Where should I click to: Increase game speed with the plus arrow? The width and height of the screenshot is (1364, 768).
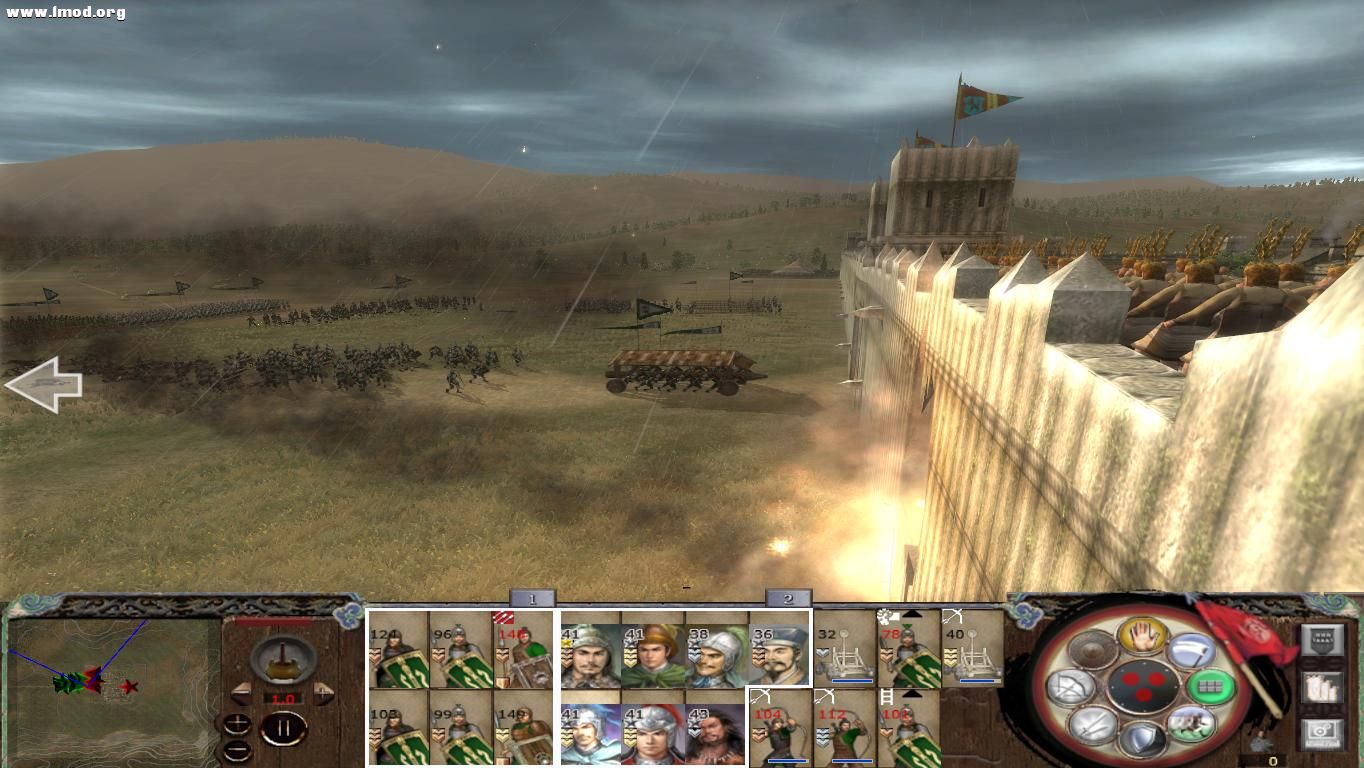pyautogui.click(x=323, y=692)
